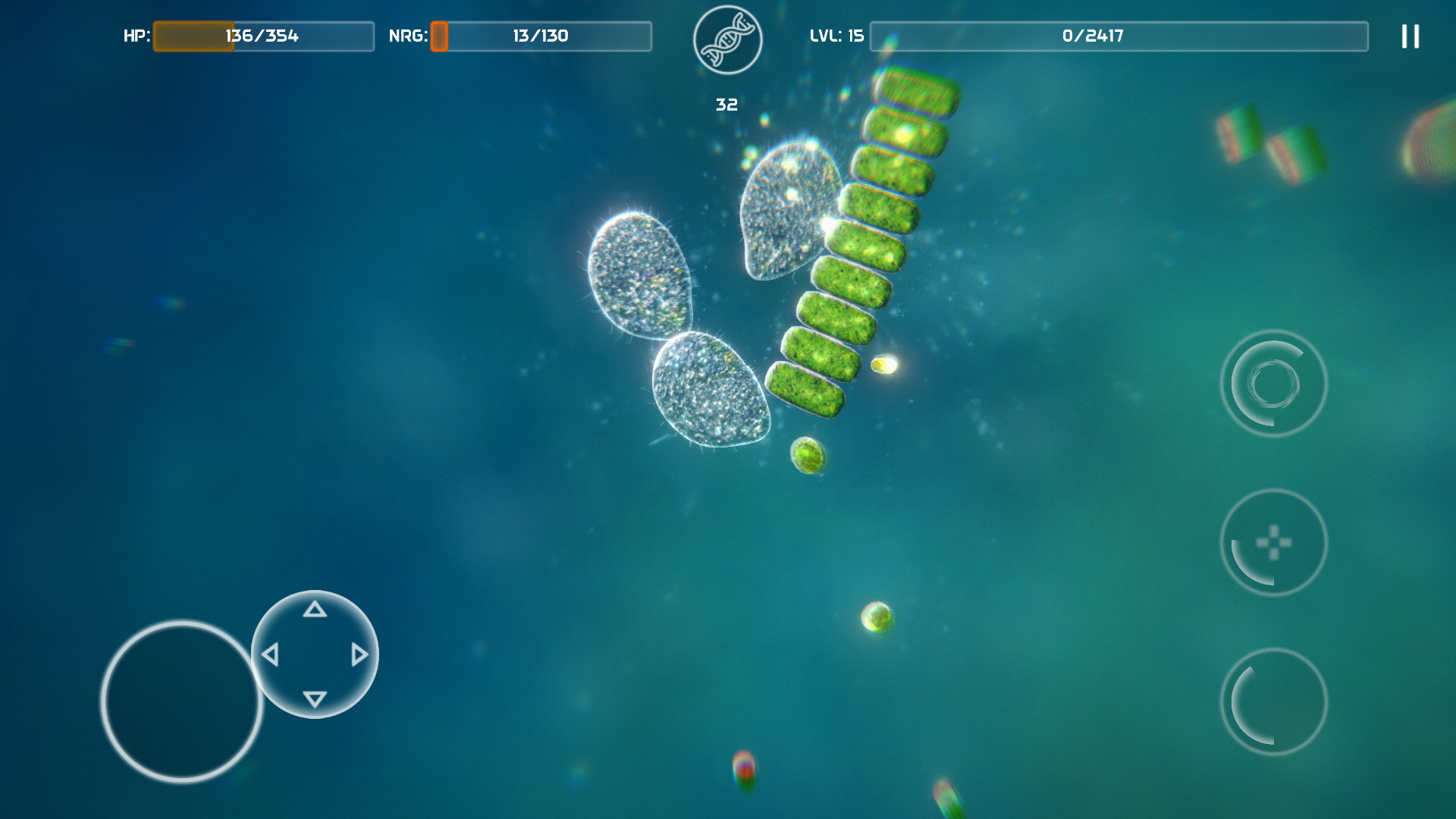Open the DNA evolution menu
This screenshot has width=1456, height=819.
pos(727,40)
